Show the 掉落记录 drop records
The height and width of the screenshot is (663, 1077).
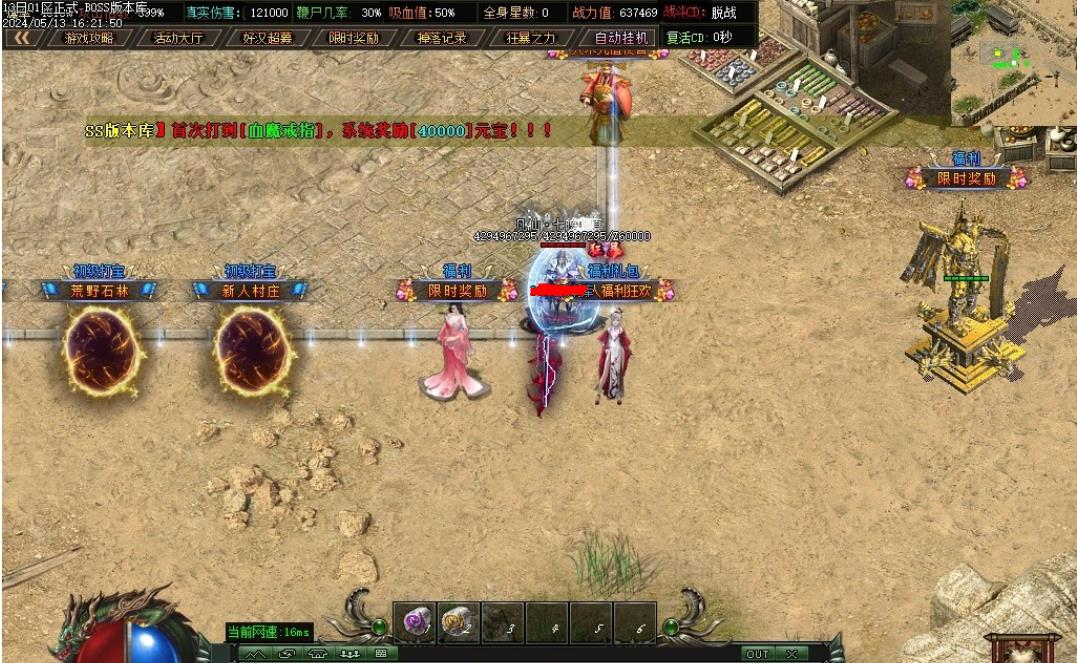[441, 38]
